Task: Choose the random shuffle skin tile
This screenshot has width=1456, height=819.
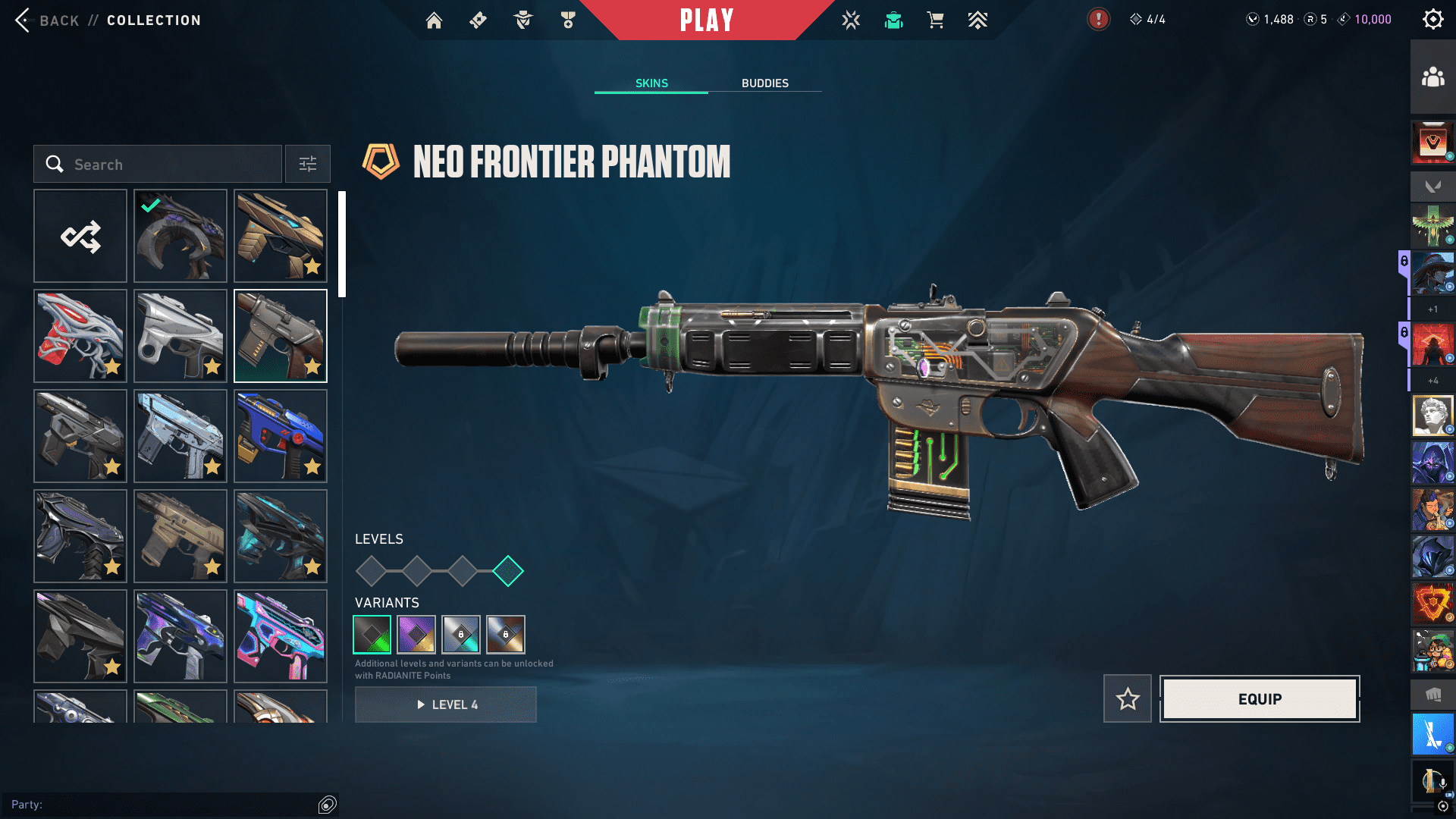Action: (x=80, y=236)
